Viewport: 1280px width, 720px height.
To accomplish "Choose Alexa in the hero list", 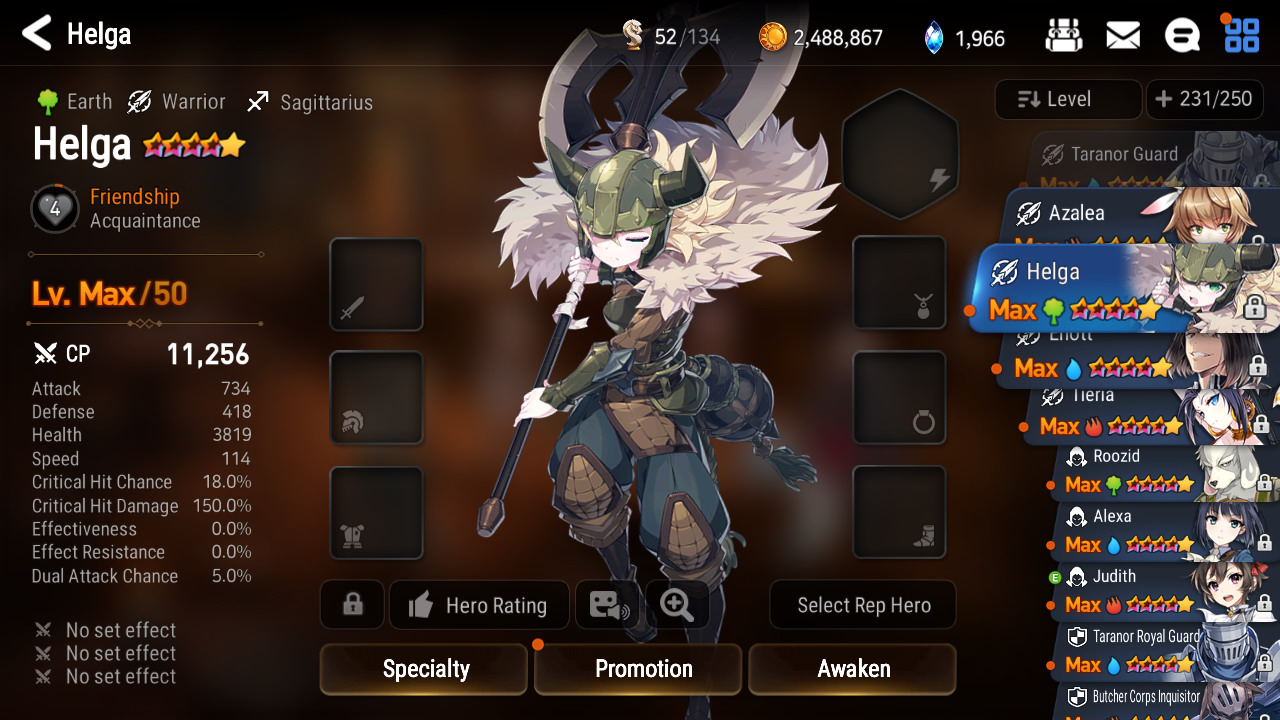I will click(1150, 531).
